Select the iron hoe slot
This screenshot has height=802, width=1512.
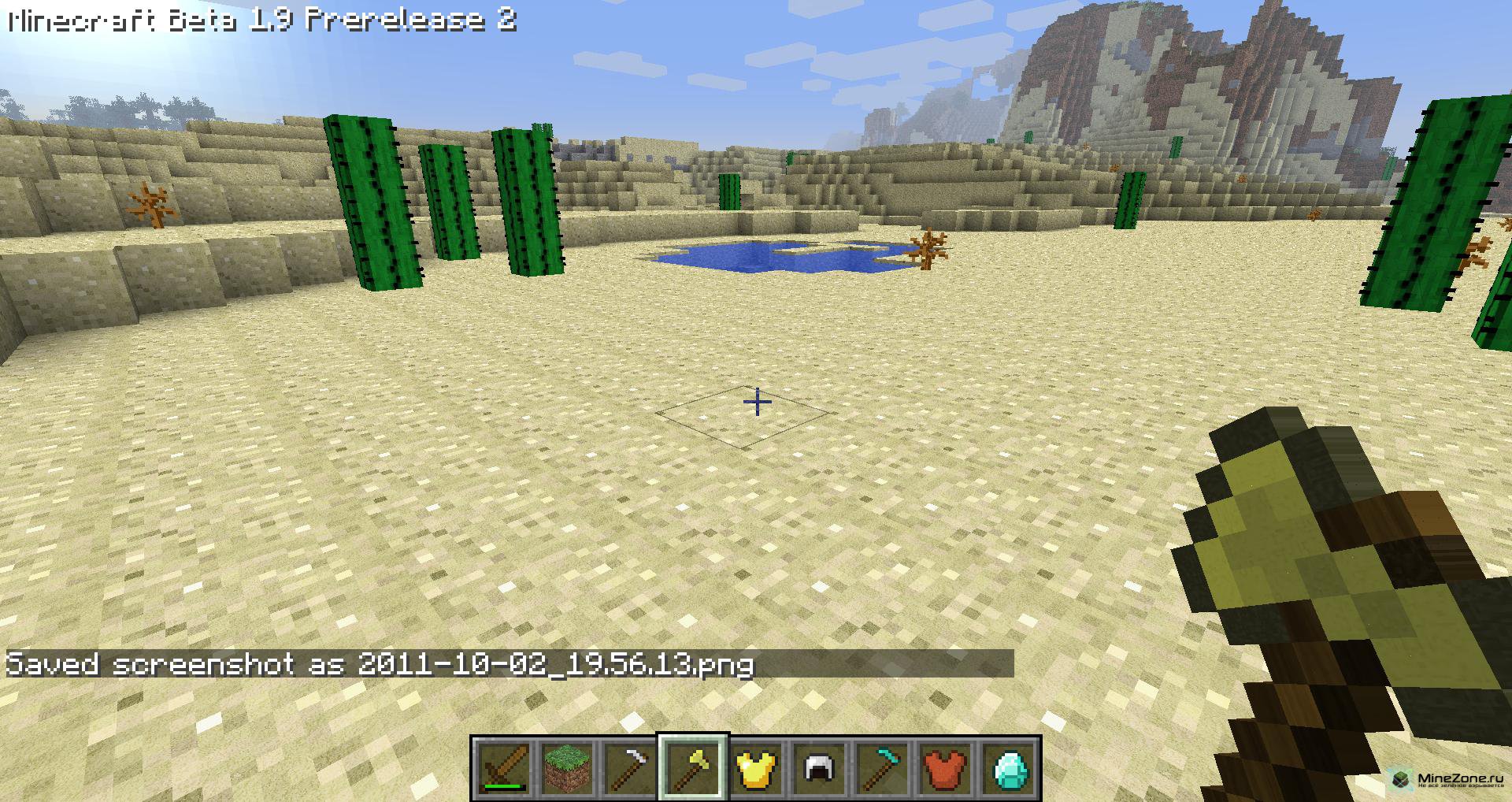[x=630, y=767]
